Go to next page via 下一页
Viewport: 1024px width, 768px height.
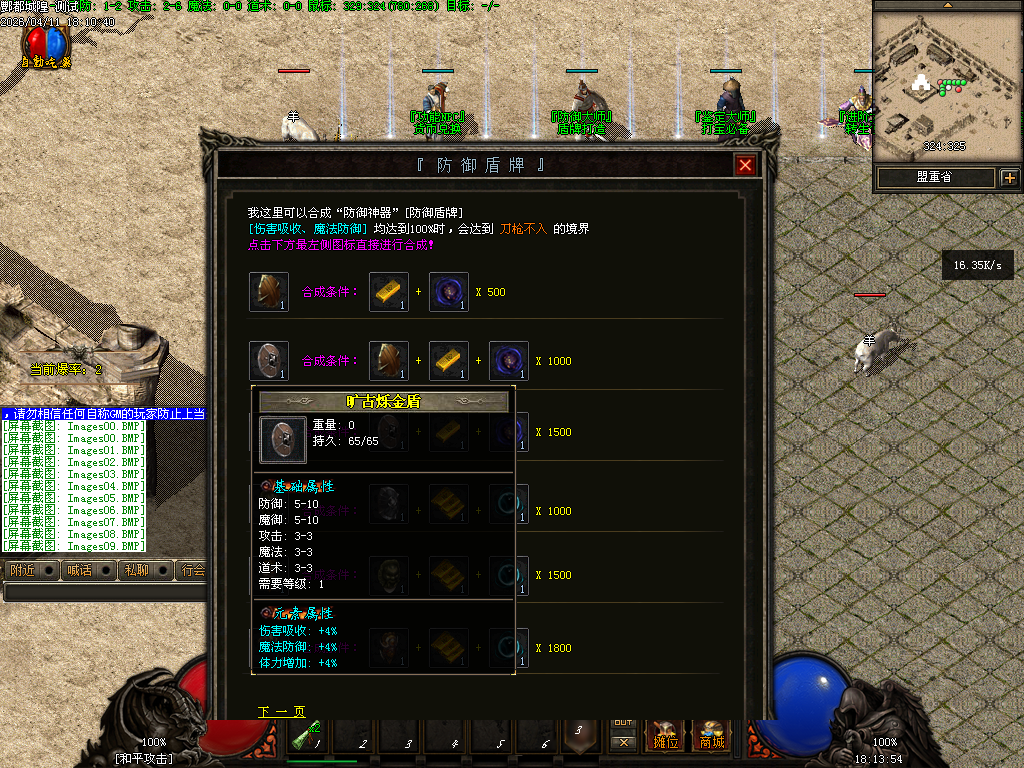[x=281, y=712]
